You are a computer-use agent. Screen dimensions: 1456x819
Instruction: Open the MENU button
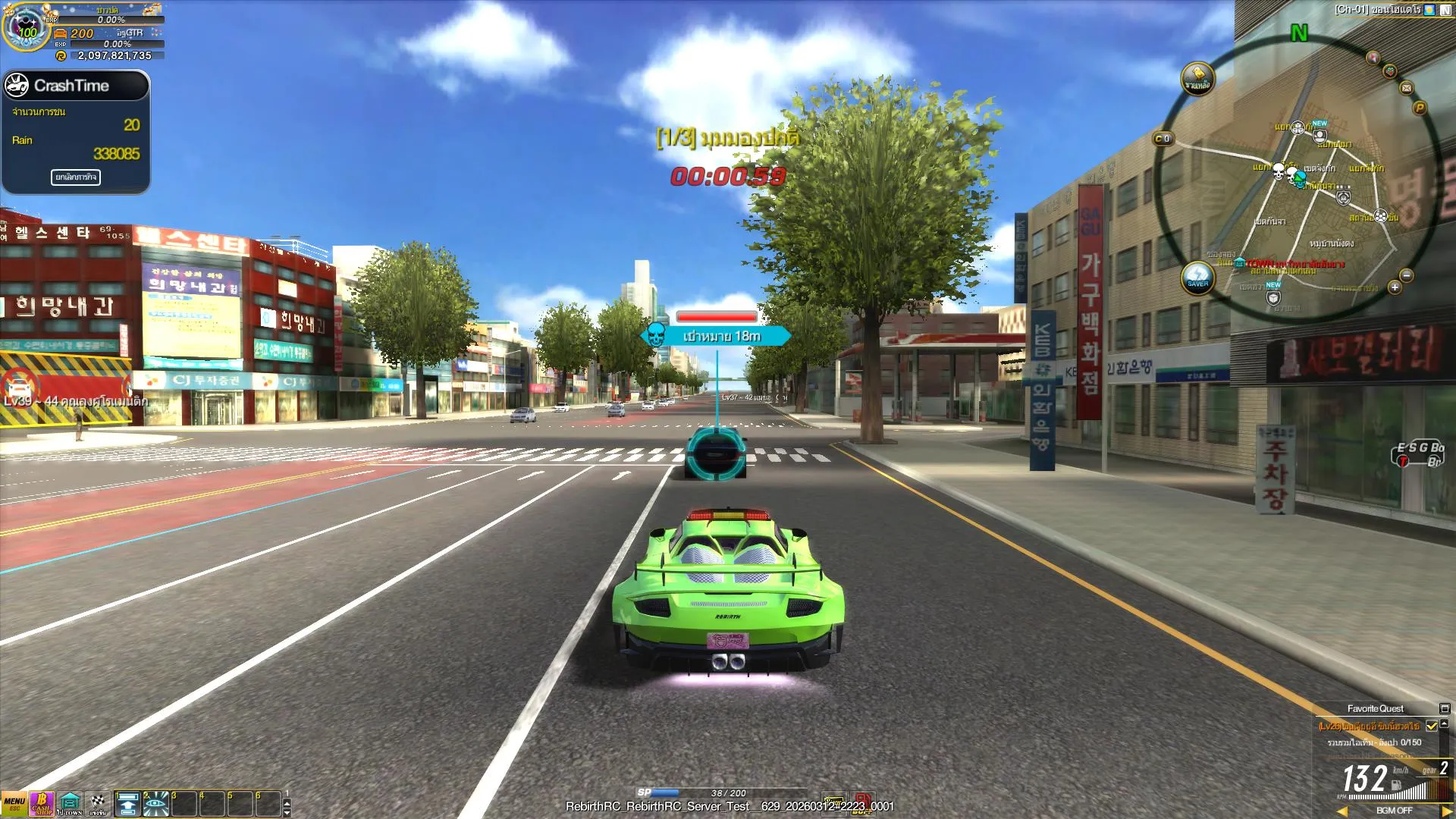[x=14, y=804]
